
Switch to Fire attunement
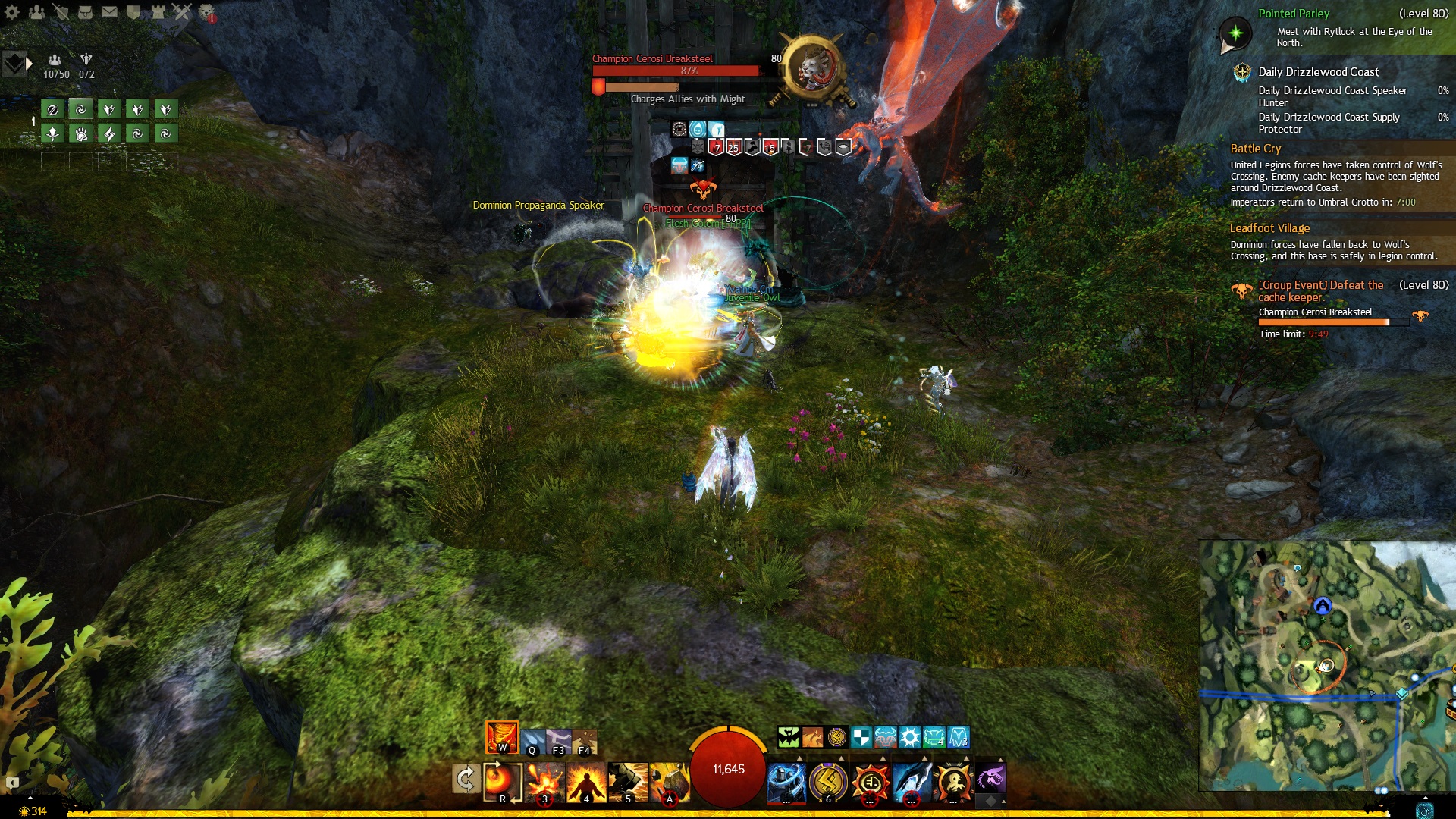[x=501, y=736]
